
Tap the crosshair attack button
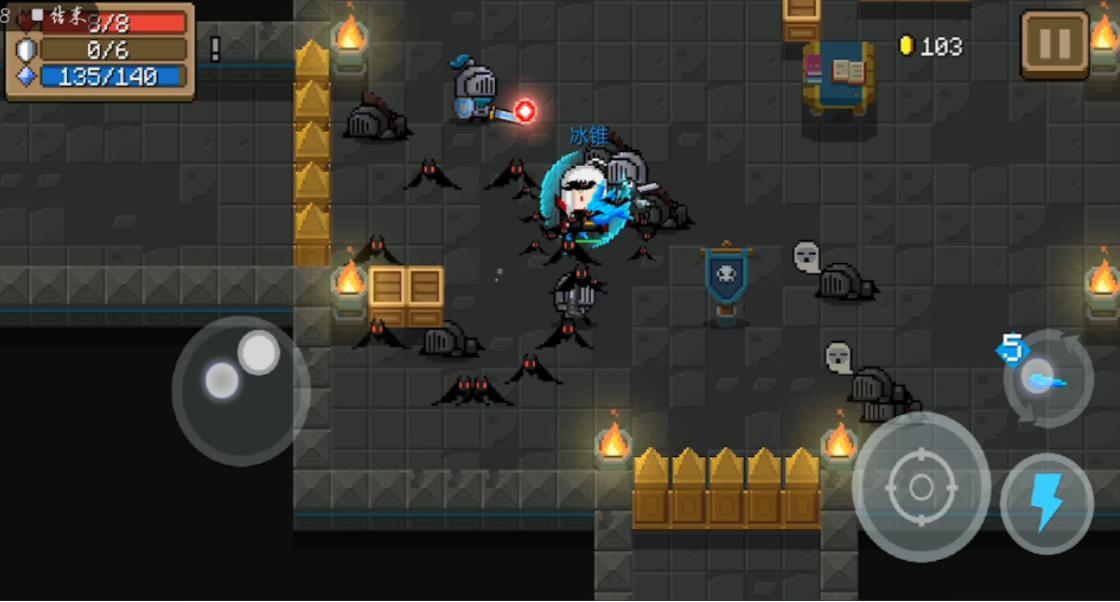point(921,487)
